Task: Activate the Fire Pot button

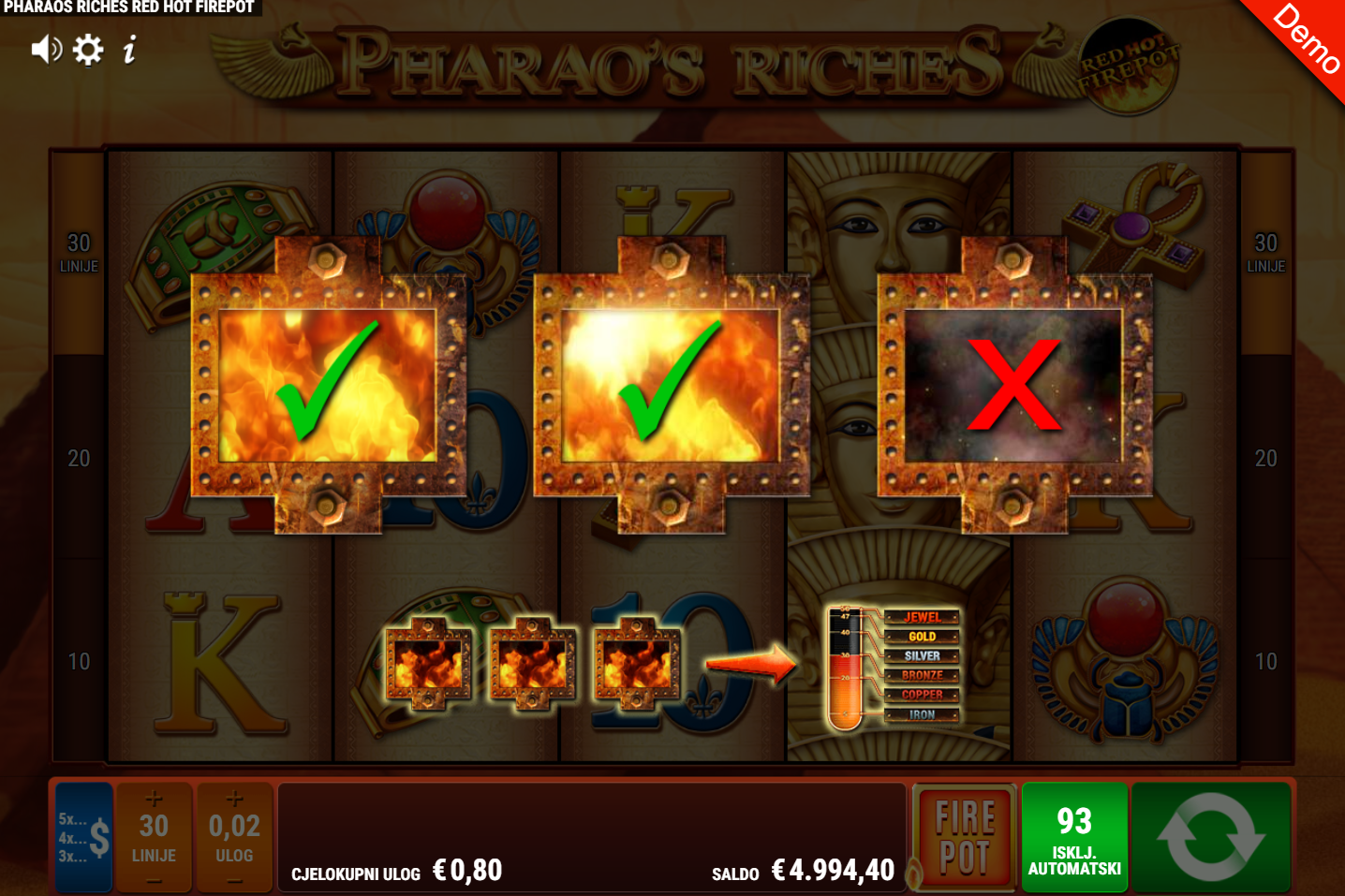Action: click(x=964, y=837)
